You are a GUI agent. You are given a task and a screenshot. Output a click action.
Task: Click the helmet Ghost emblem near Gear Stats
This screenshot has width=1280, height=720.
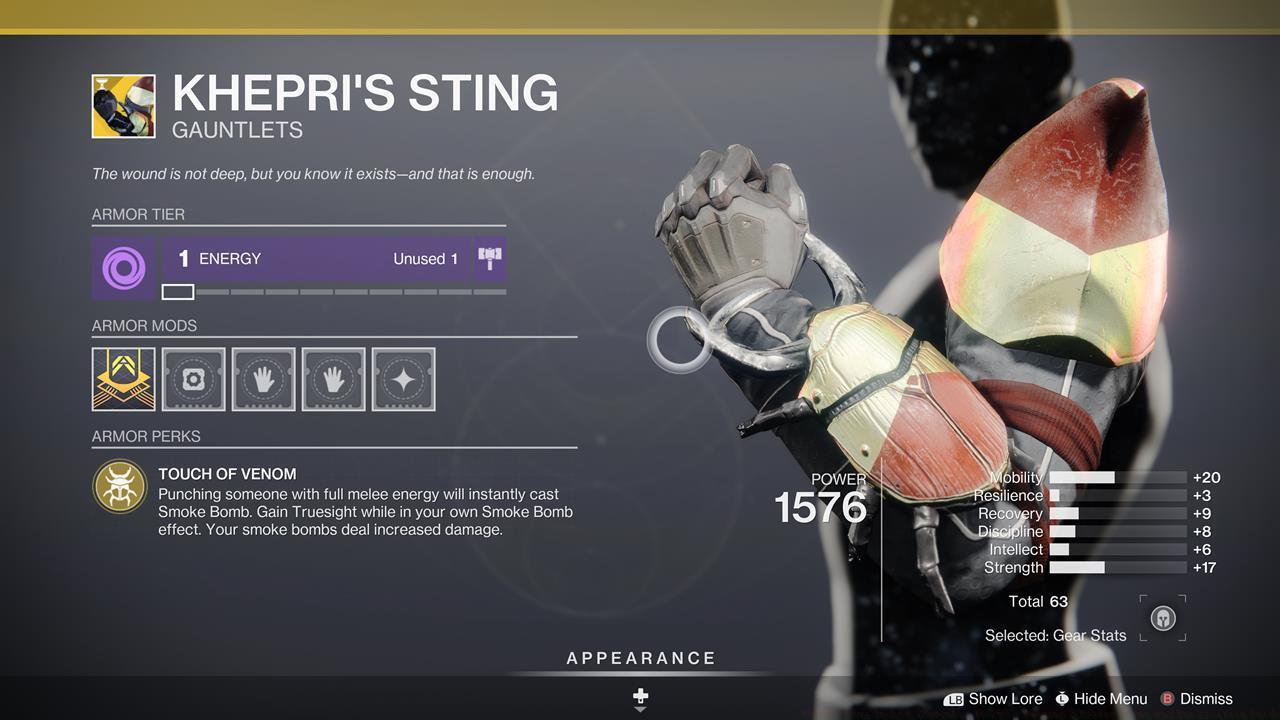1161,618
